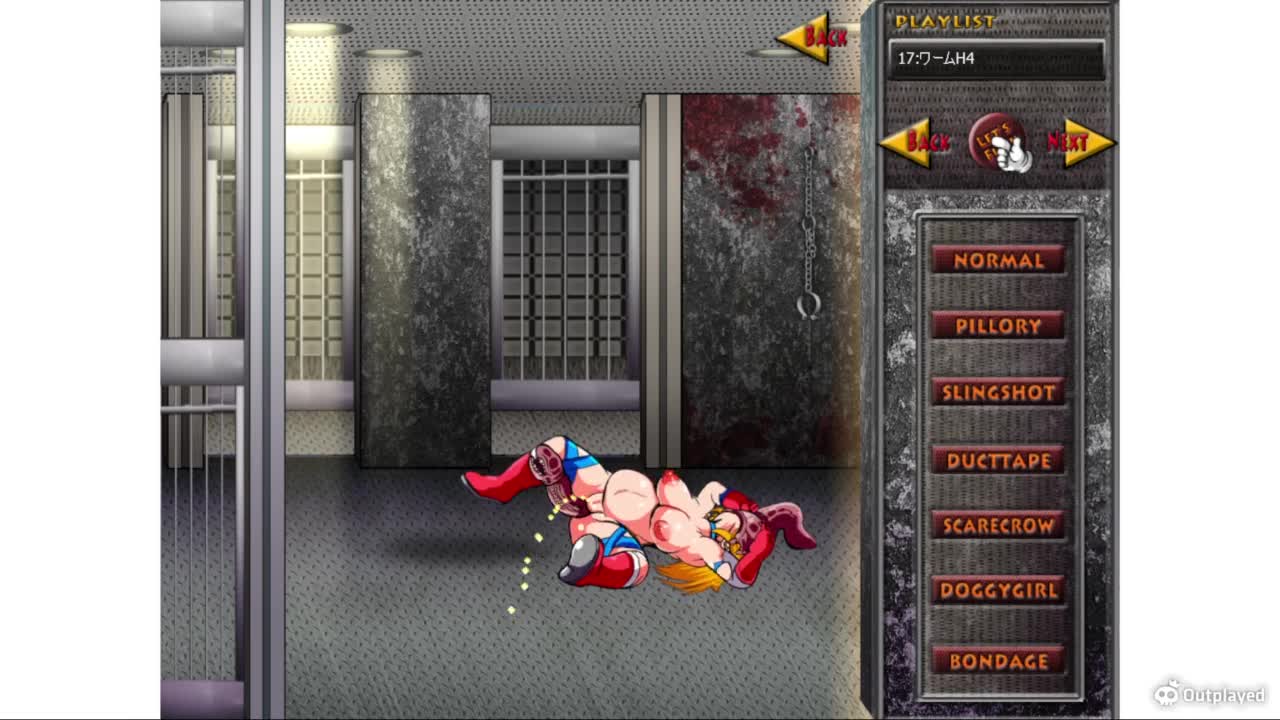Select the NORMAL button
The image size is (1280, 720).
tap(997, 260)
